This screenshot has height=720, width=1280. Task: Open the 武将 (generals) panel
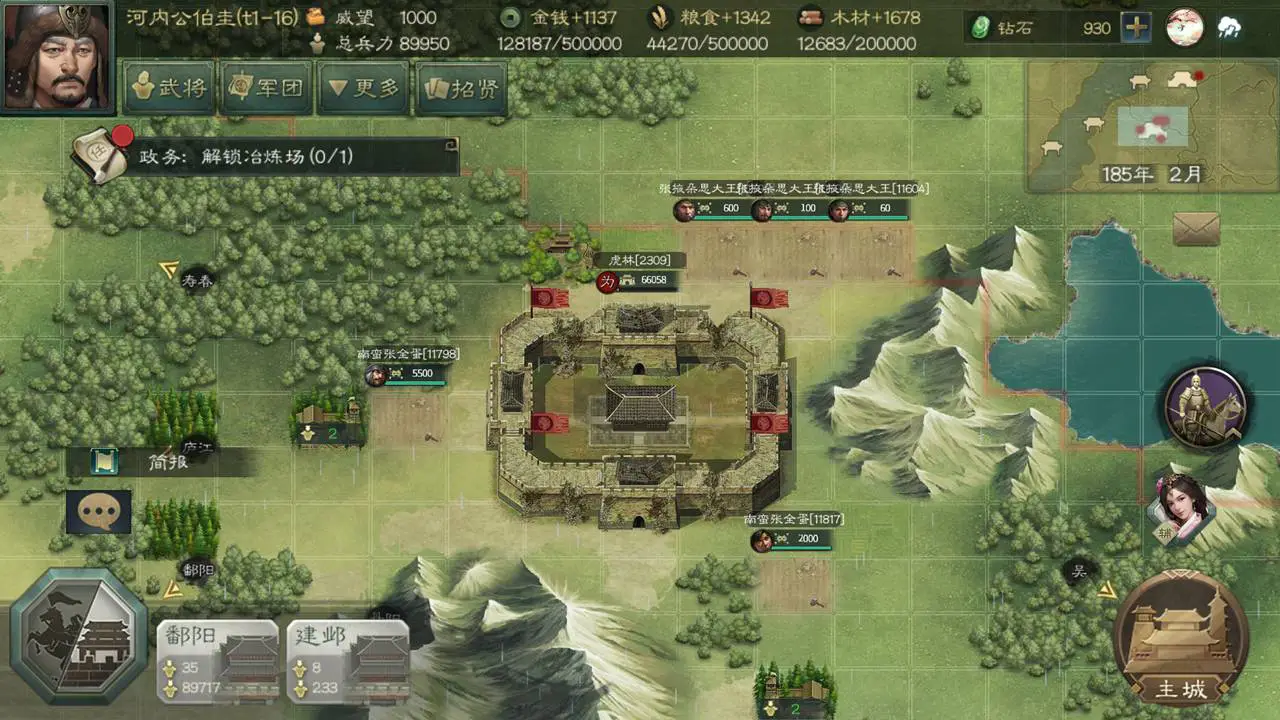[168, 89]
